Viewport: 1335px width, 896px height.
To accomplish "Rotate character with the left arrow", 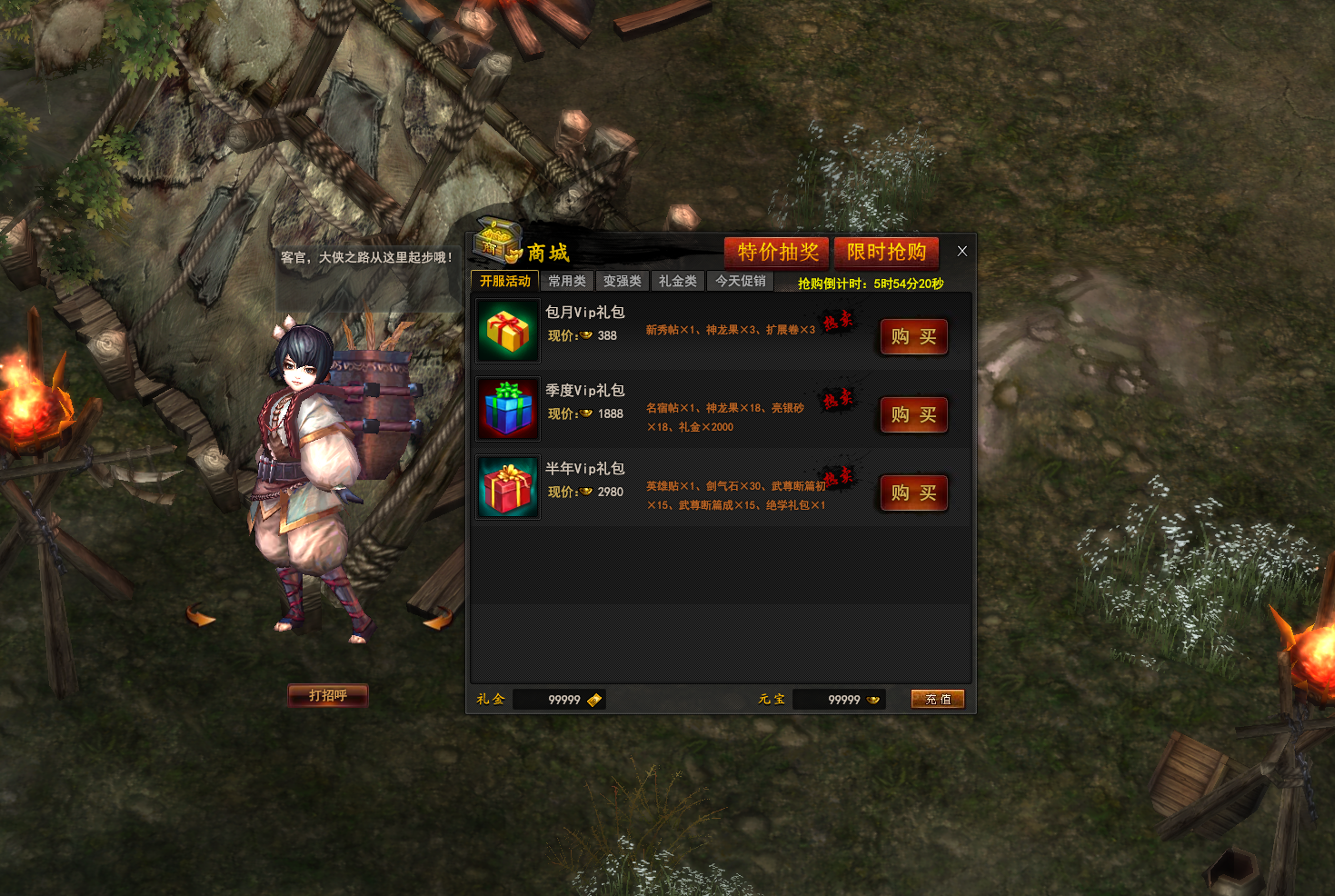I will (x=200, y=616).
